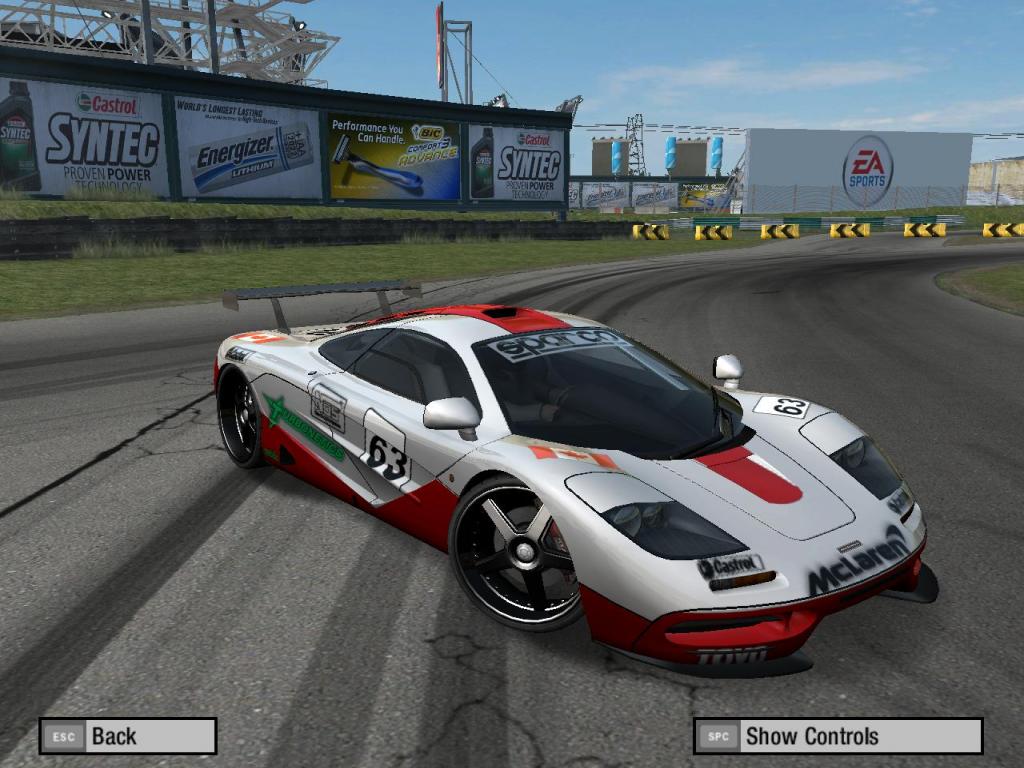
Task: Click the Back button
Action: pos(128,736)
